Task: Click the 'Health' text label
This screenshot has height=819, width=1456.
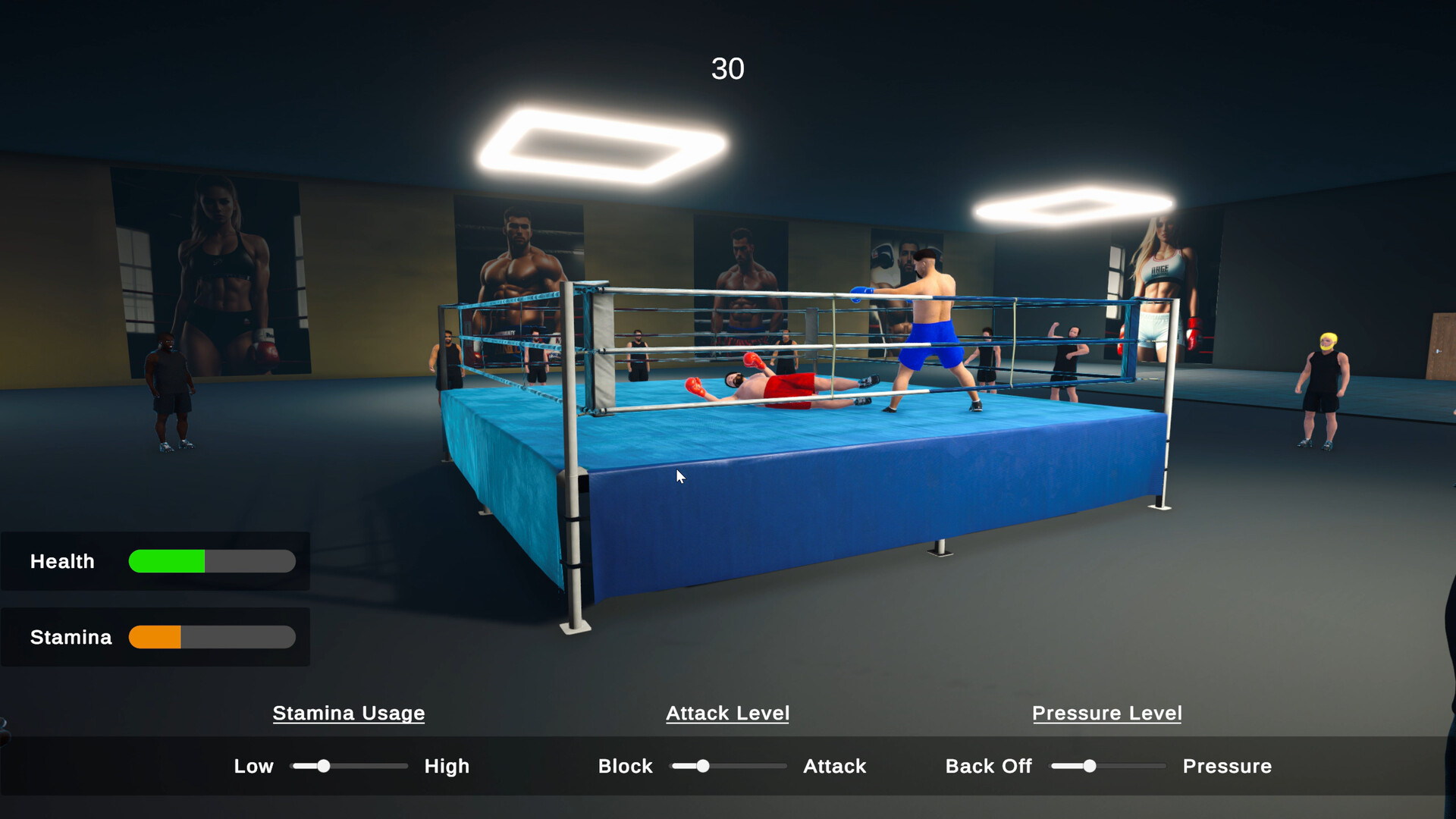Action: [61, 561]
